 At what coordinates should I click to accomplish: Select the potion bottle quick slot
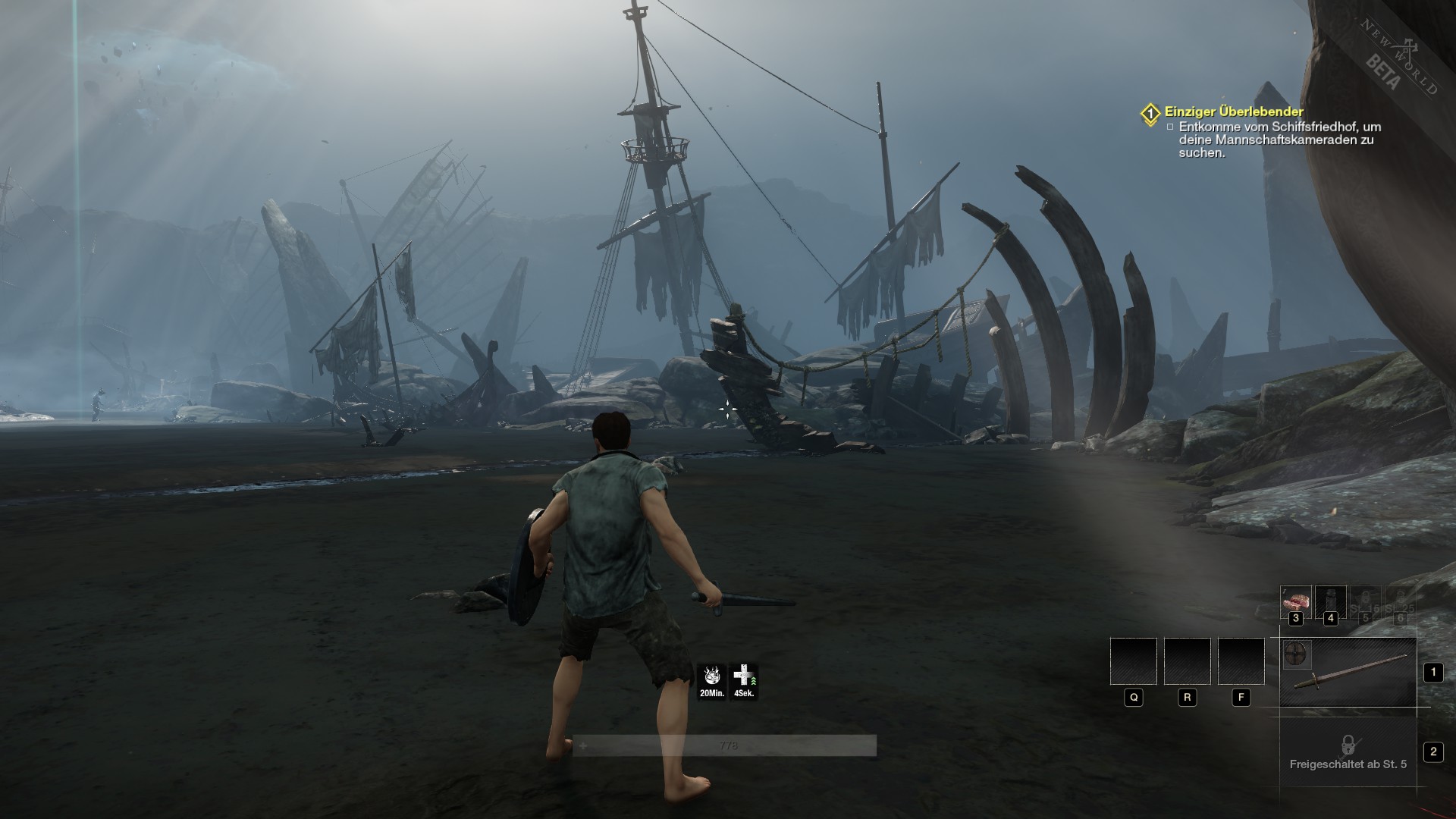pos(1330,601)
